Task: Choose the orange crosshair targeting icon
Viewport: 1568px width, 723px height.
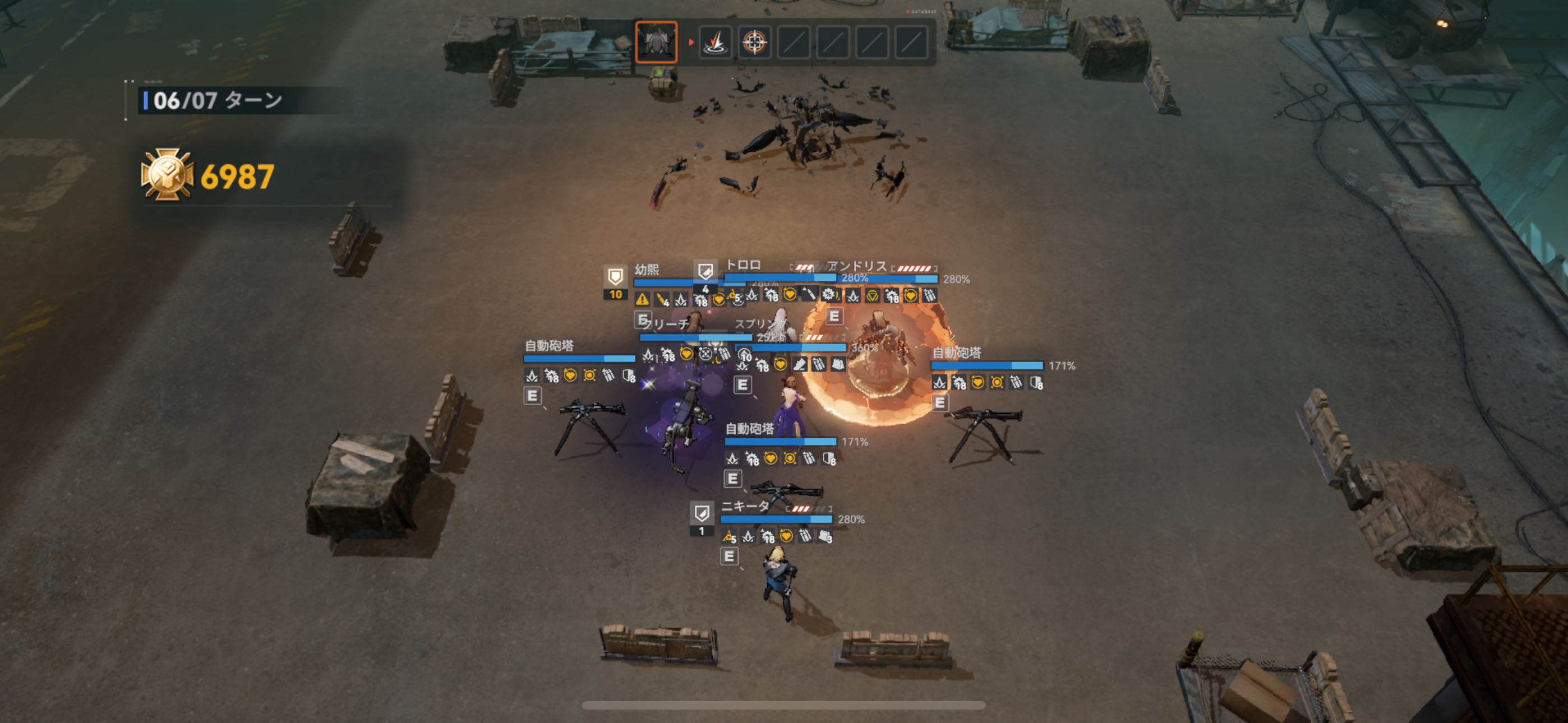Action: coord(755,43)
